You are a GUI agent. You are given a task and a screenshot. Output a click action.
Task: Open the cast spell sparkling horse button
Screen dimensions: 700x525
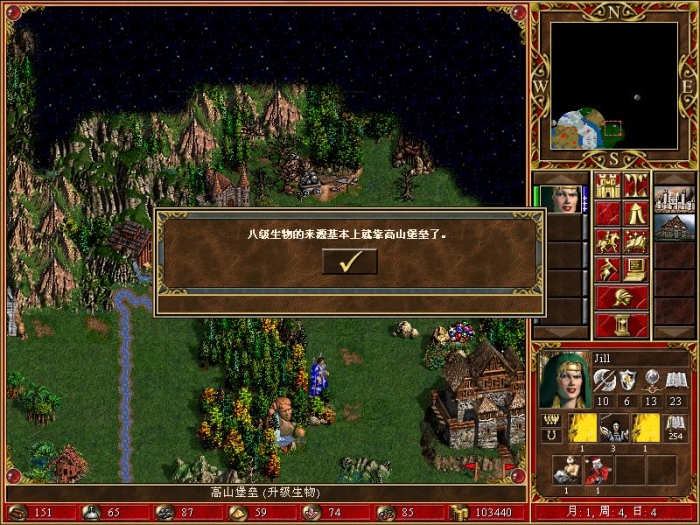(x=636, y=241)
